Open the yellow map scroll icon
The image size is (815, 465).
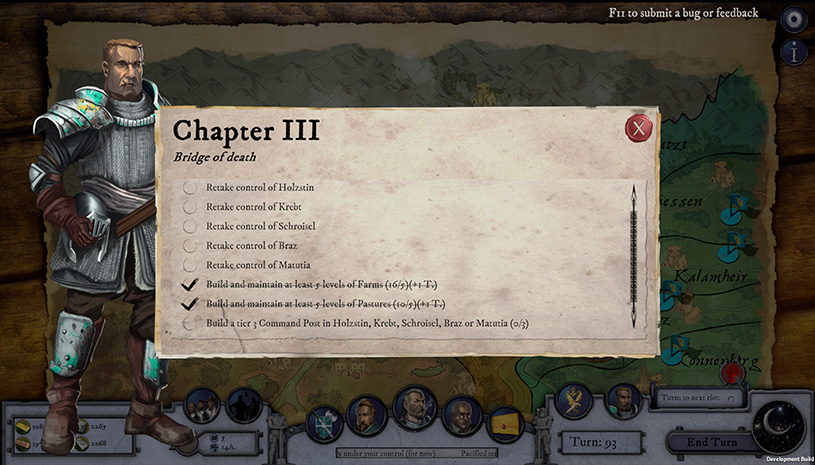(504, 424)
